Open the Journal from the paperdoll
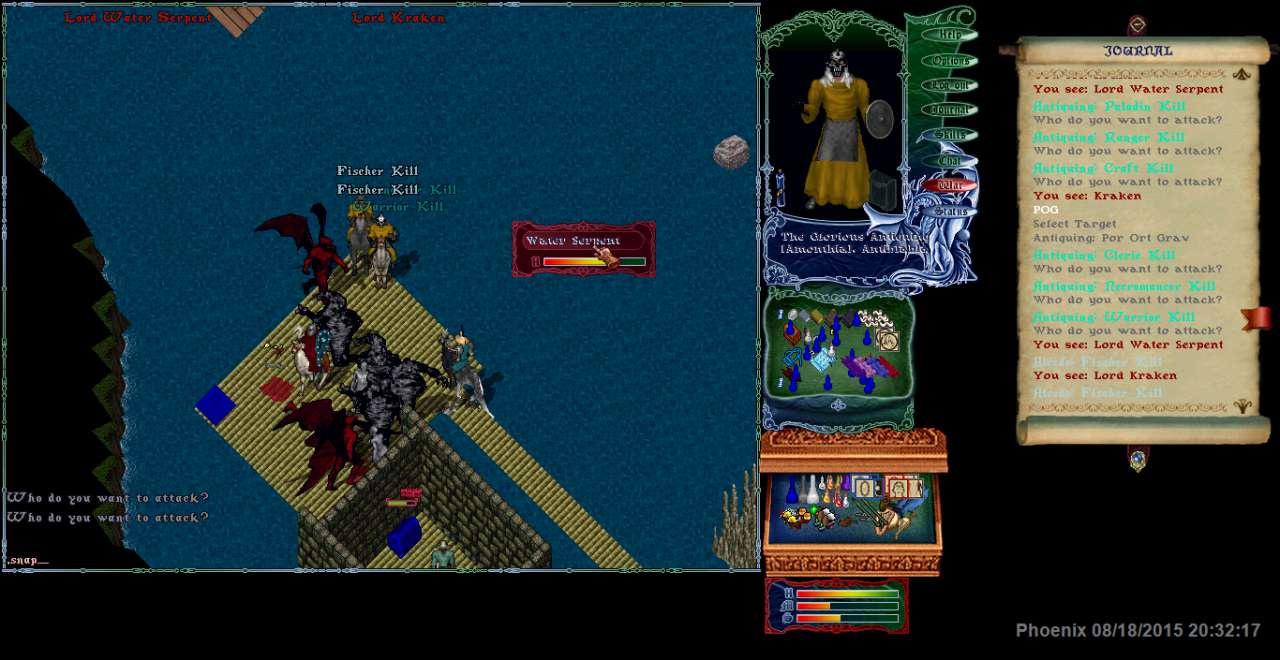The height and width of the screenshot is (660, 1280). (948, 110)
